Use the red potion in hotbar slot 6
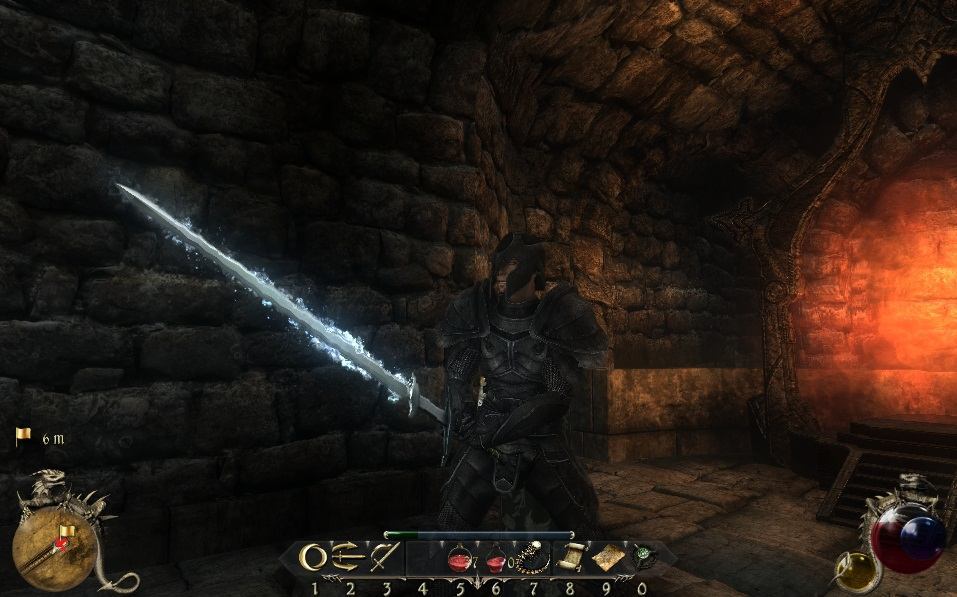 [x=495, y=560]
